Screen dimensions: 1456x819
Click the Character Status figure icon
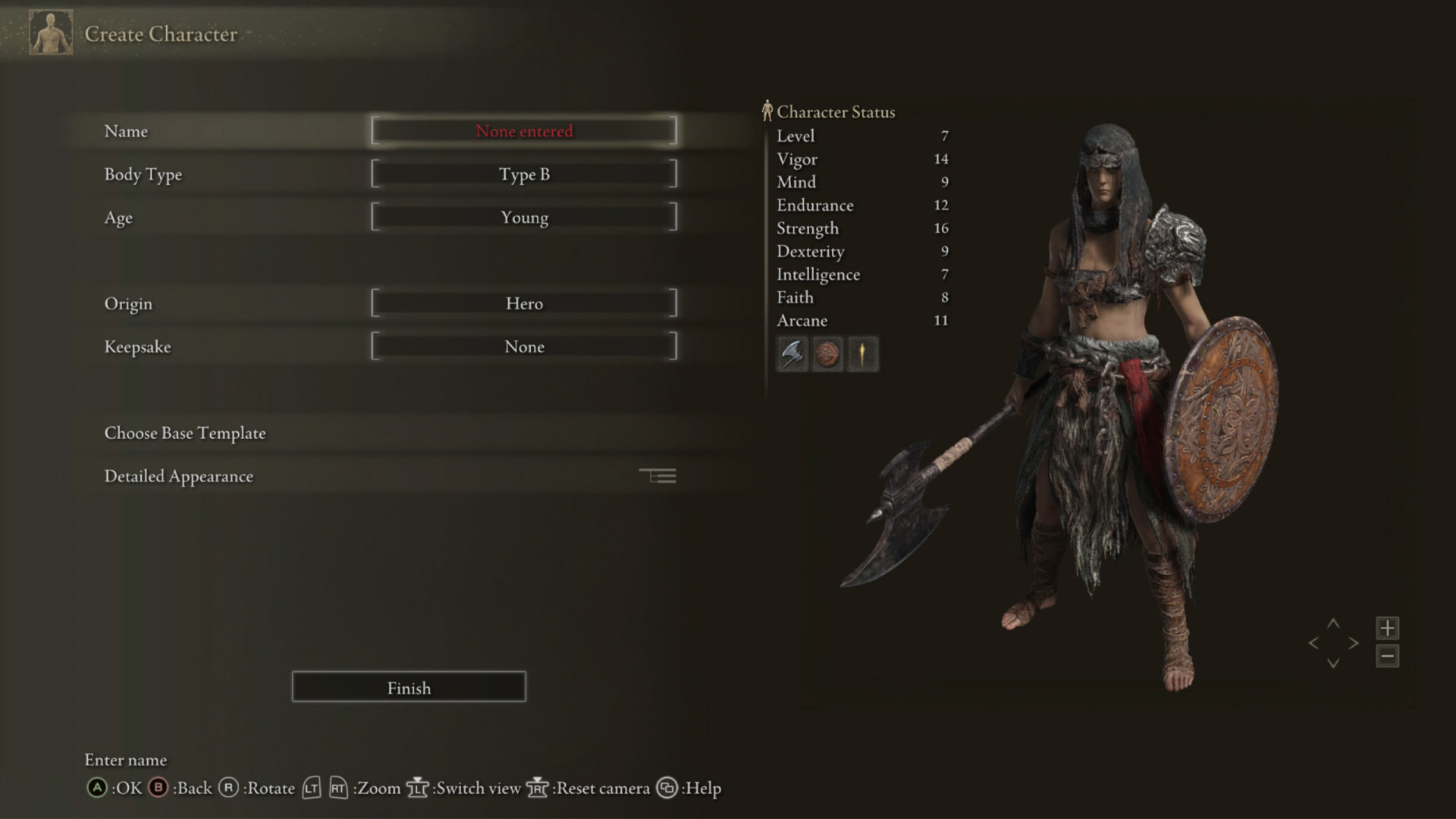tap(767, 111)
